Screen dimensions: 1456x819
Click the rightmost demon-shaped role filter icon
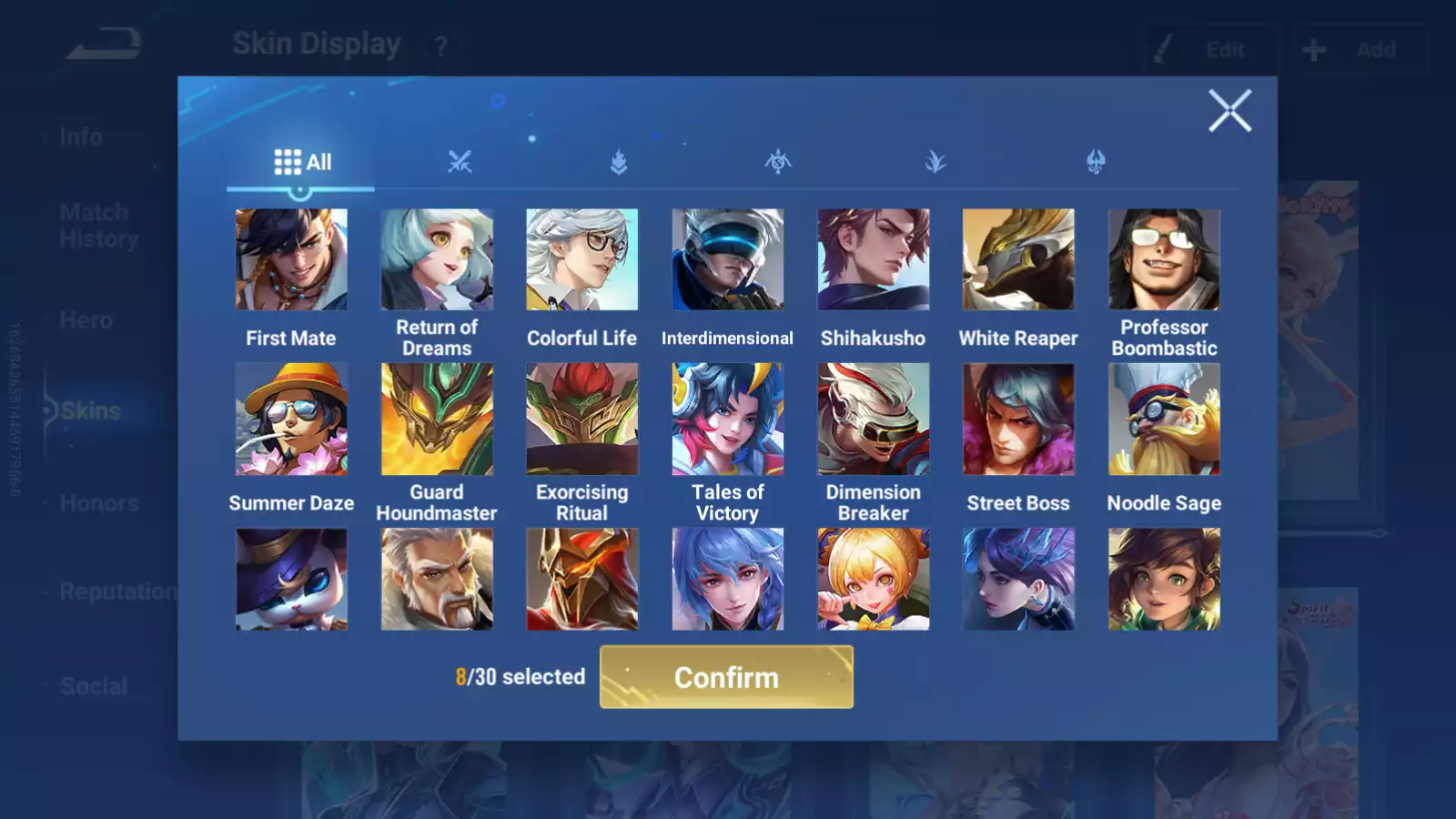(1097, 162)
